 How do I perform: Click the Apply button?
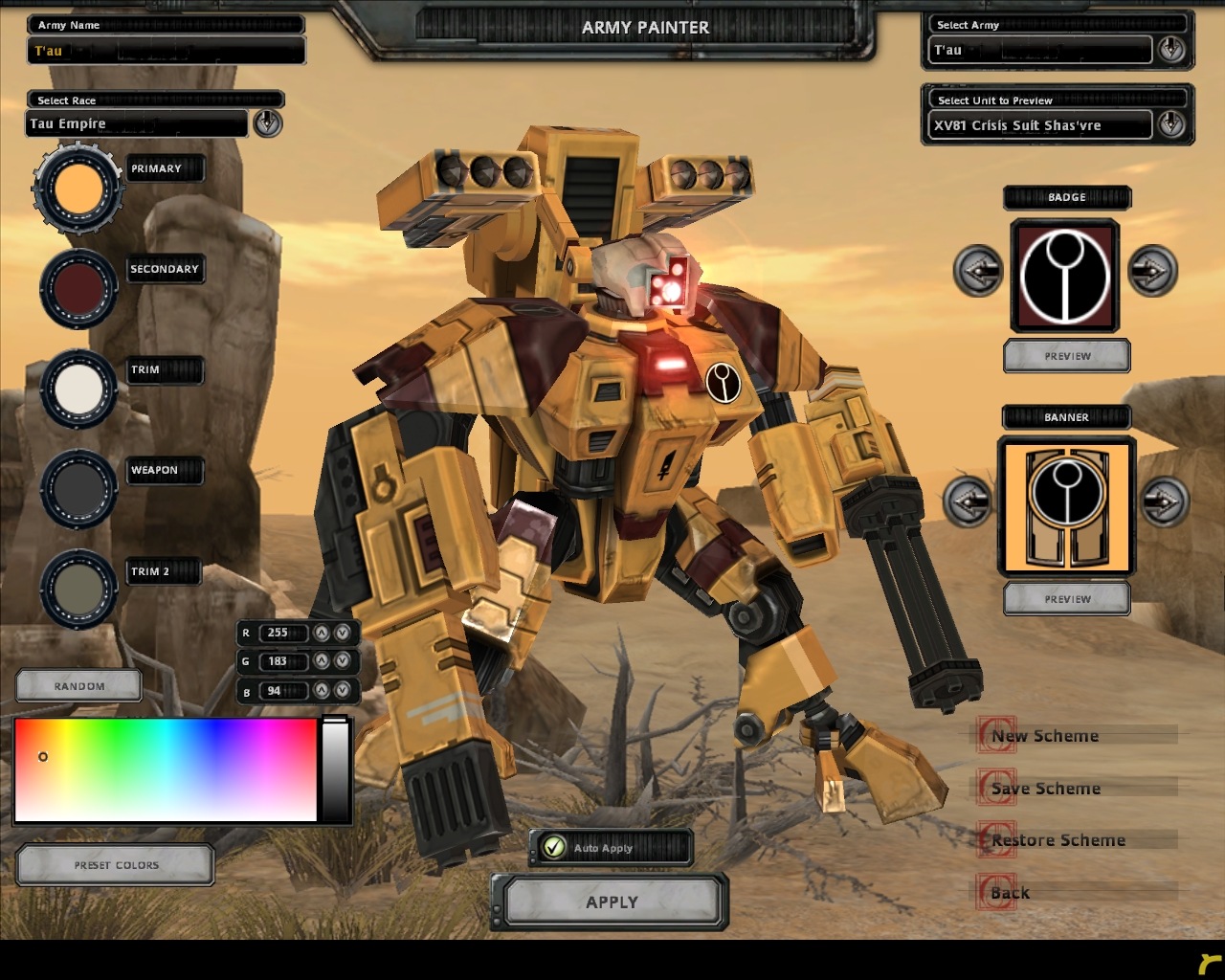pyautogui.click(x=611, y=902)
